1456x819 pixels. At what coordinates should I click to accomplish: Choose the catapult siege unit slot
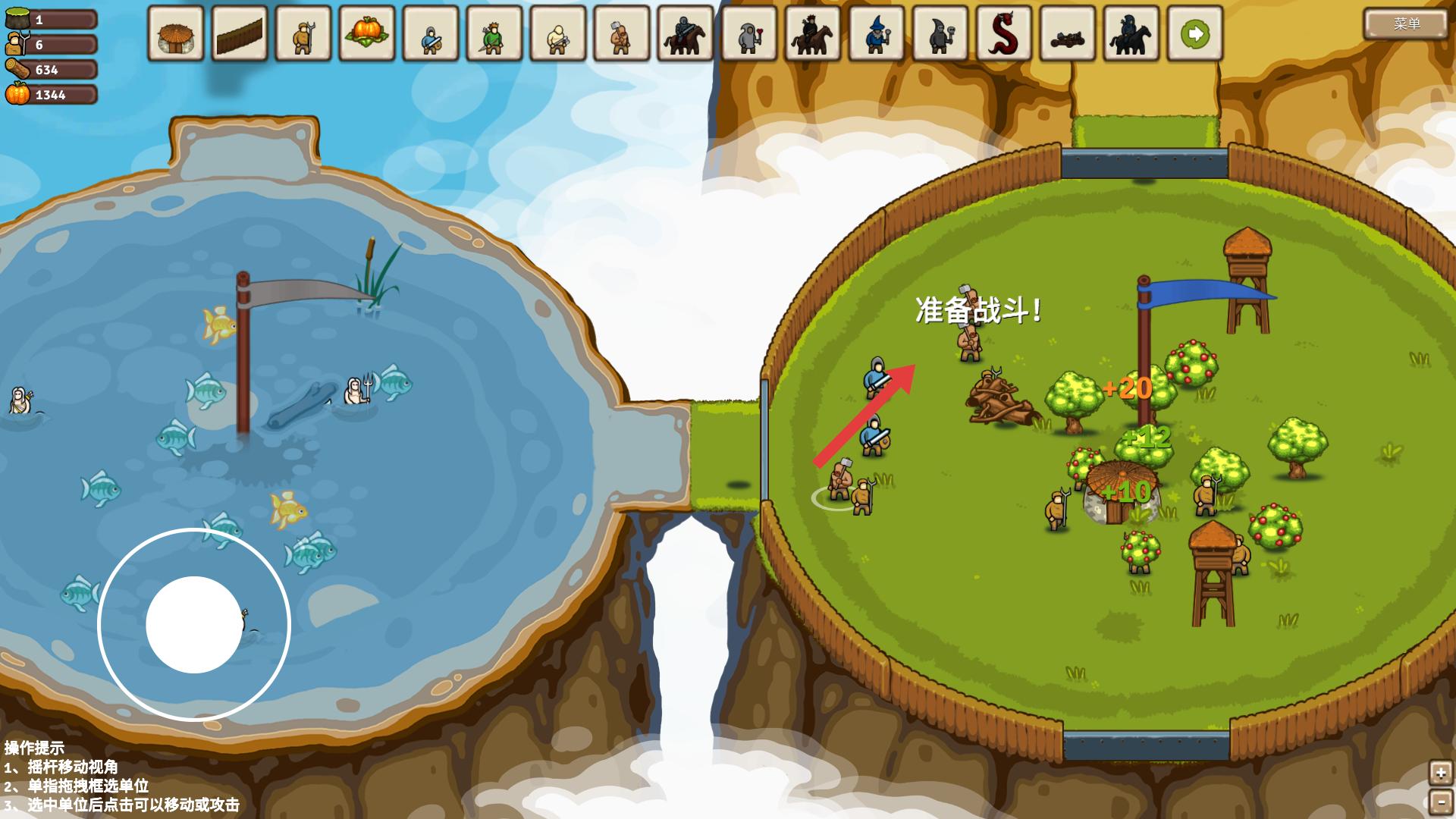(x=1067, y=34)
